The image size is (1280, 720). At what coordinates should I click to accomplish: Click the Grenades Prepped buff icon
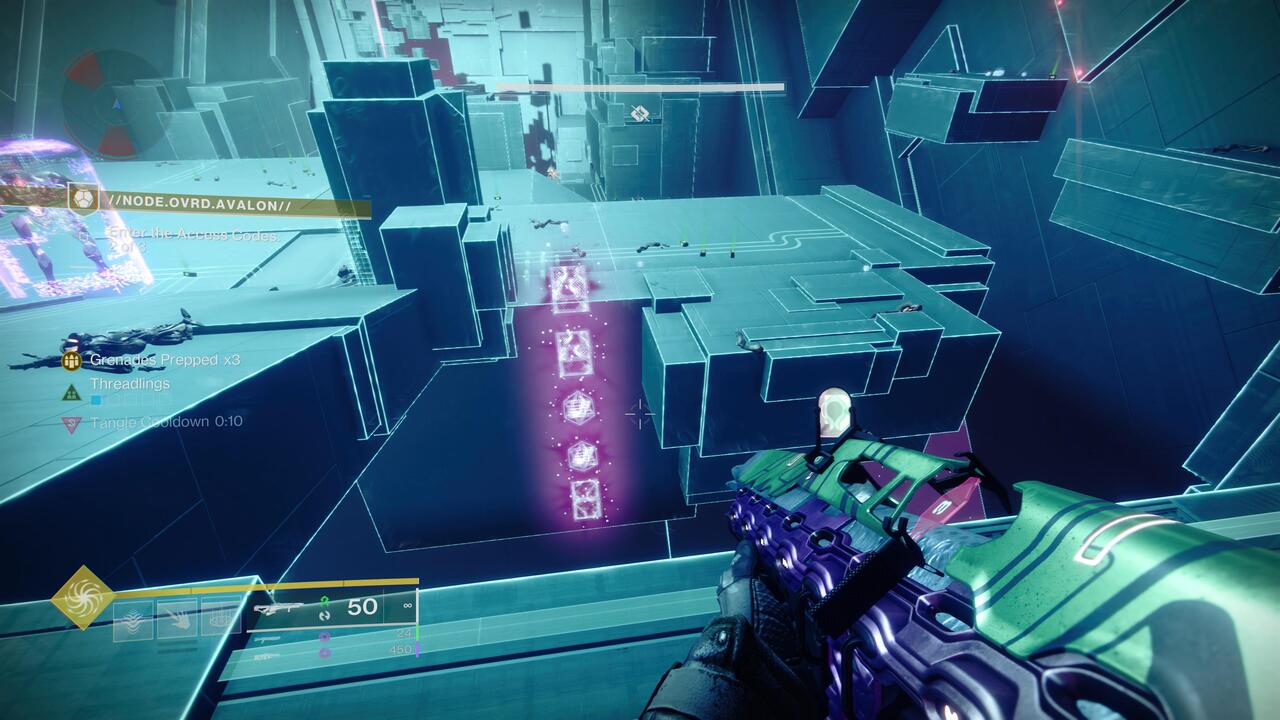point(71,361)
